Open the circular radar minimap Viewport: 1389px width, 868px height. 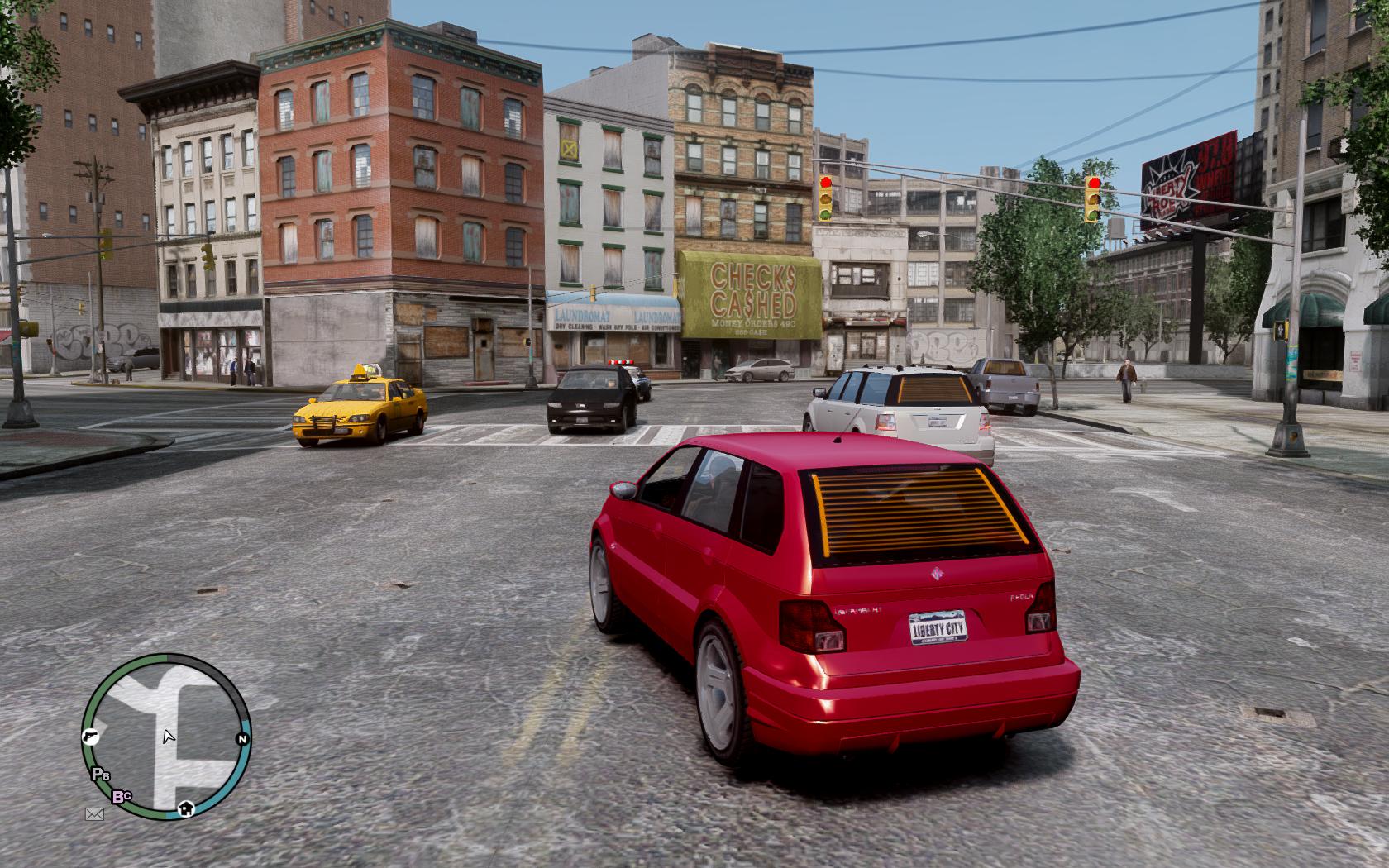click(166, 737)
